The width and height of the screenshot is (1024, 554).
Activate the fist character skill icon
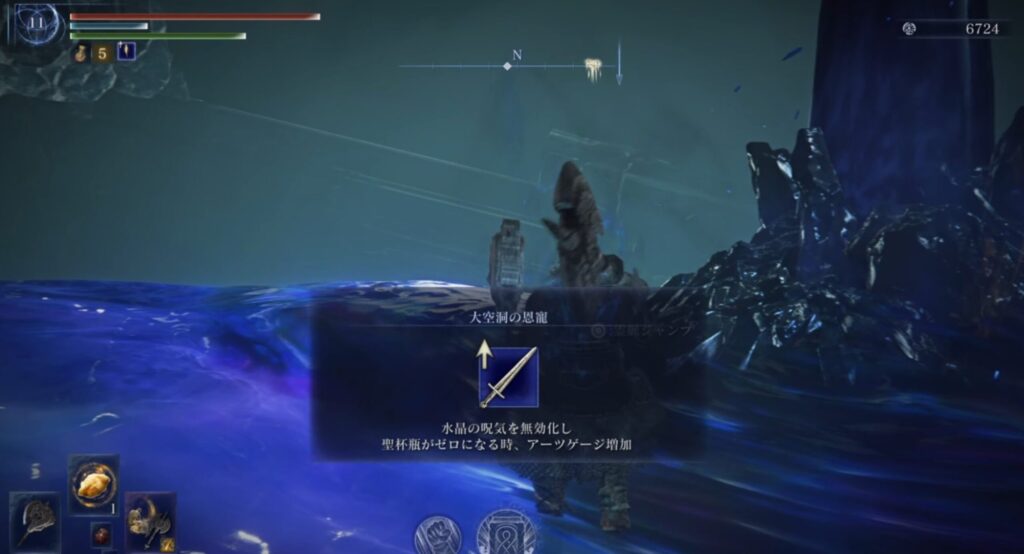(437, 535)
